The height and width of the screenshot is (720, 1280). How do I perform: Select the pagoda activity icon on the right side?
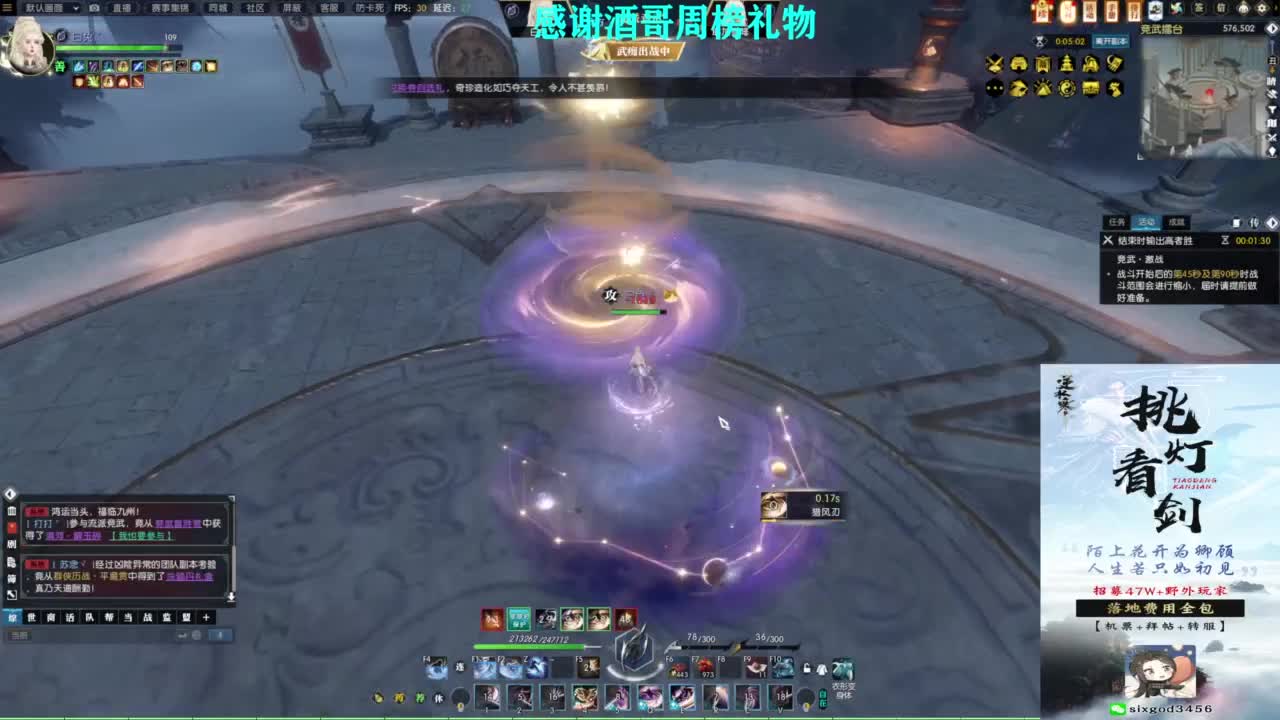[x=1067, y=62]
